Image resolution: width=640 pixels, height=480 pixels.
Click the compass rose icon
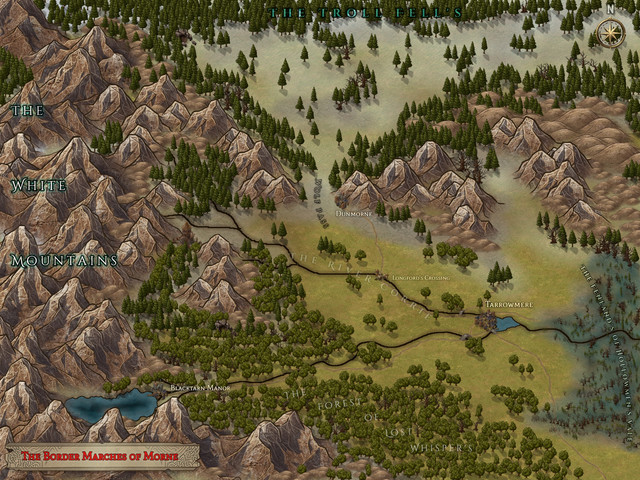pos(608,35)
